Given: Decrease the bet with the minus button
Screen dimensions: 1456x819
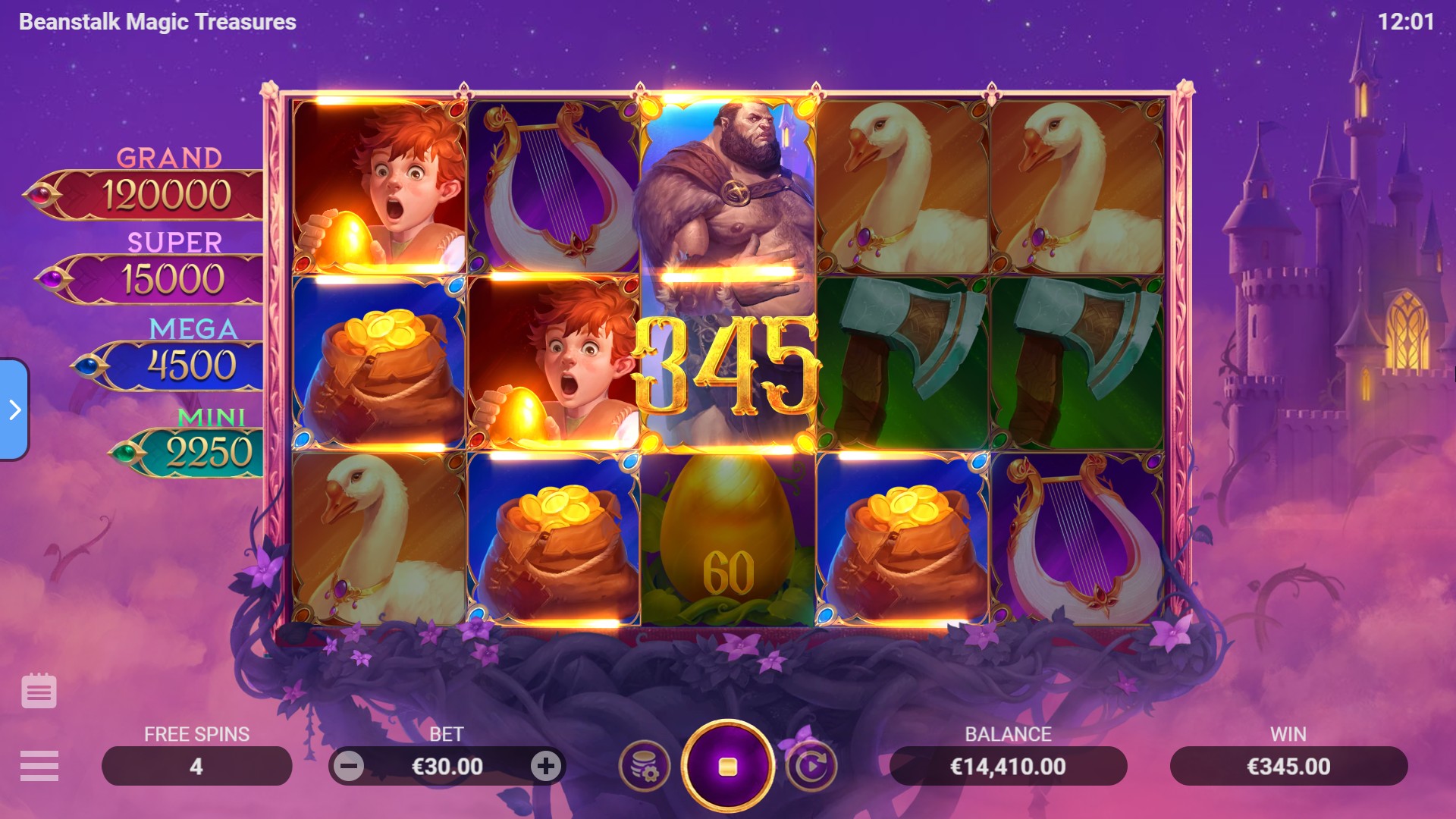Looking at the screenshot, I should pyautogui.click(x=349, y=766).
